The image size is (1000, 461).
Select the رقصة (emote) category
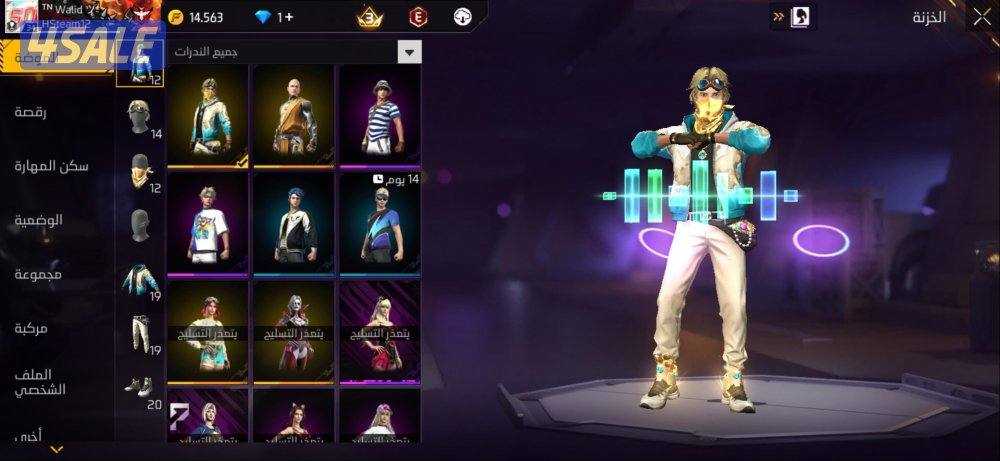[x=30, y=111]
